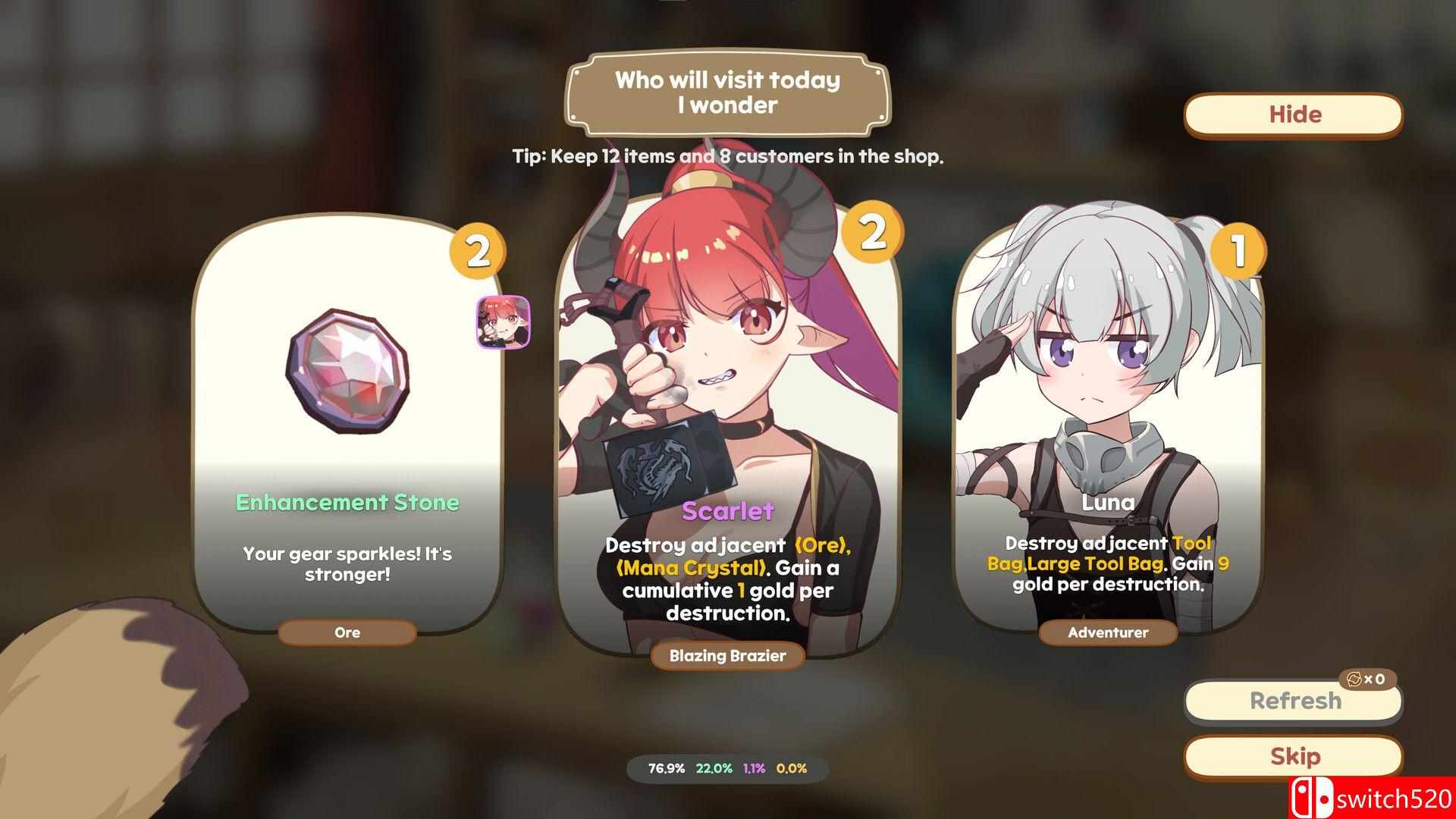Click the Refresh button
1456x819 pixels.
(x=1293, y=701)
